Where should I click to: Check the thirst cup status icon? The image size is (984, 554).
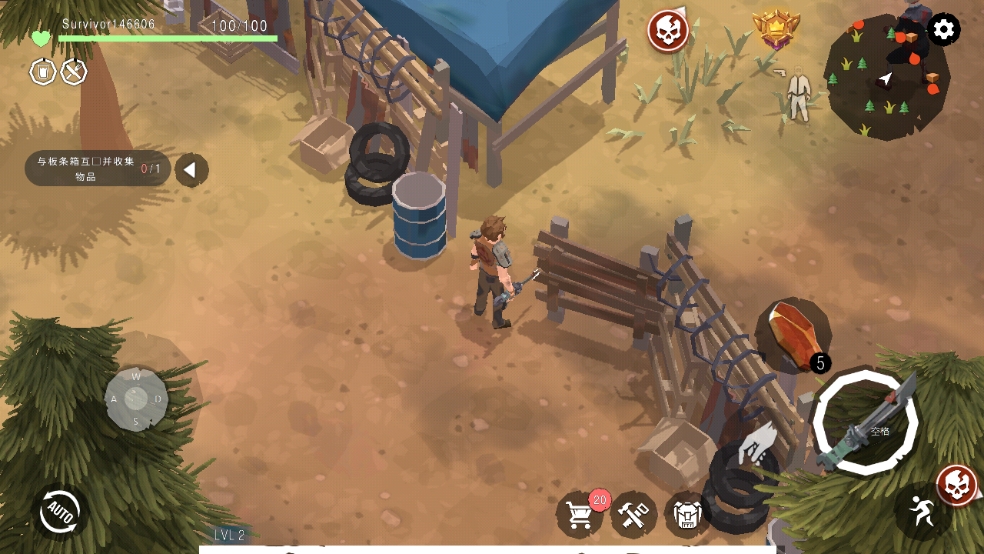coord(42,72)
